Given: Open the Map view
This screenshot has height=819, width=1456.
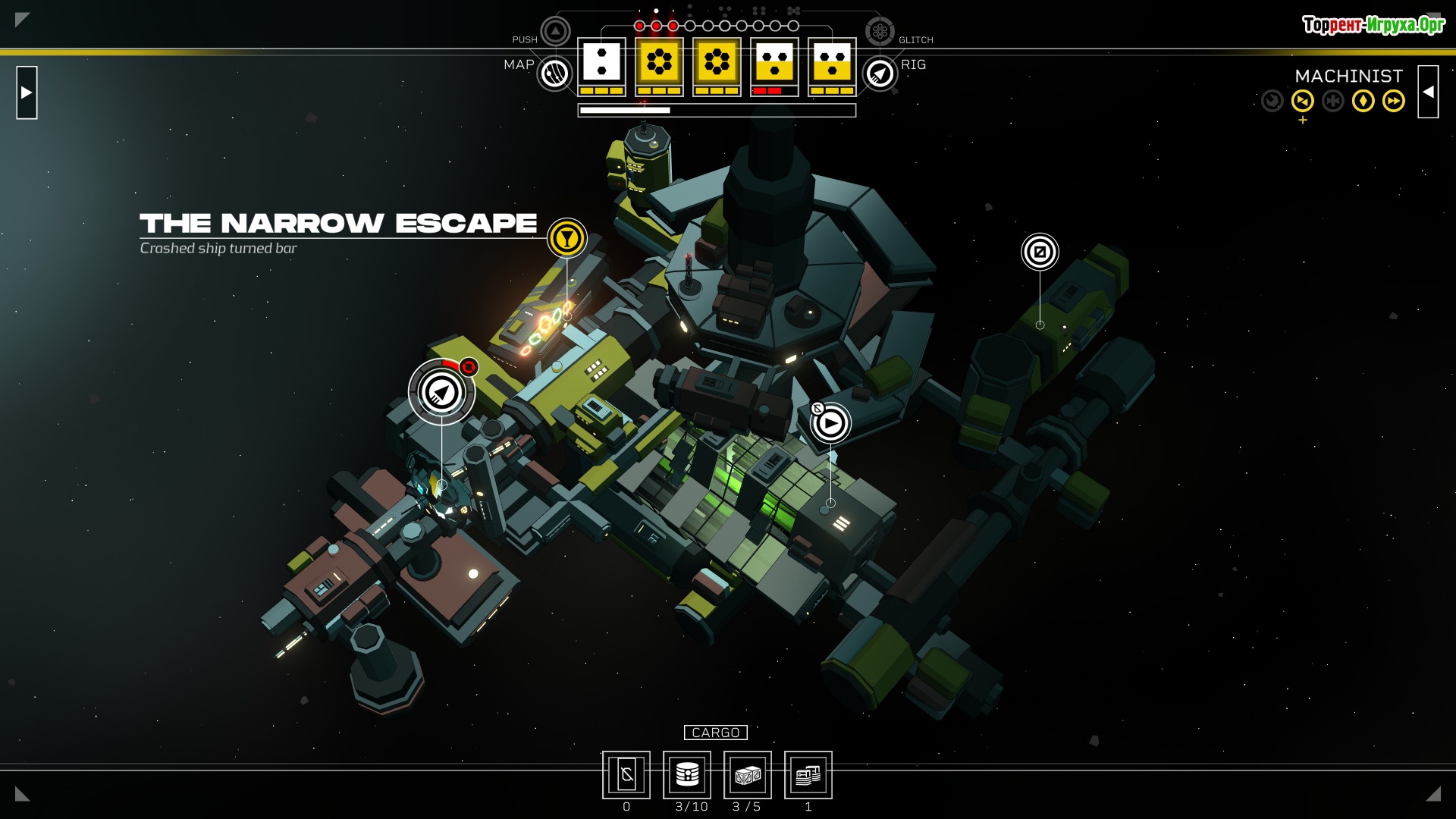Looking at the screenshot, I should tap(555, 74).
